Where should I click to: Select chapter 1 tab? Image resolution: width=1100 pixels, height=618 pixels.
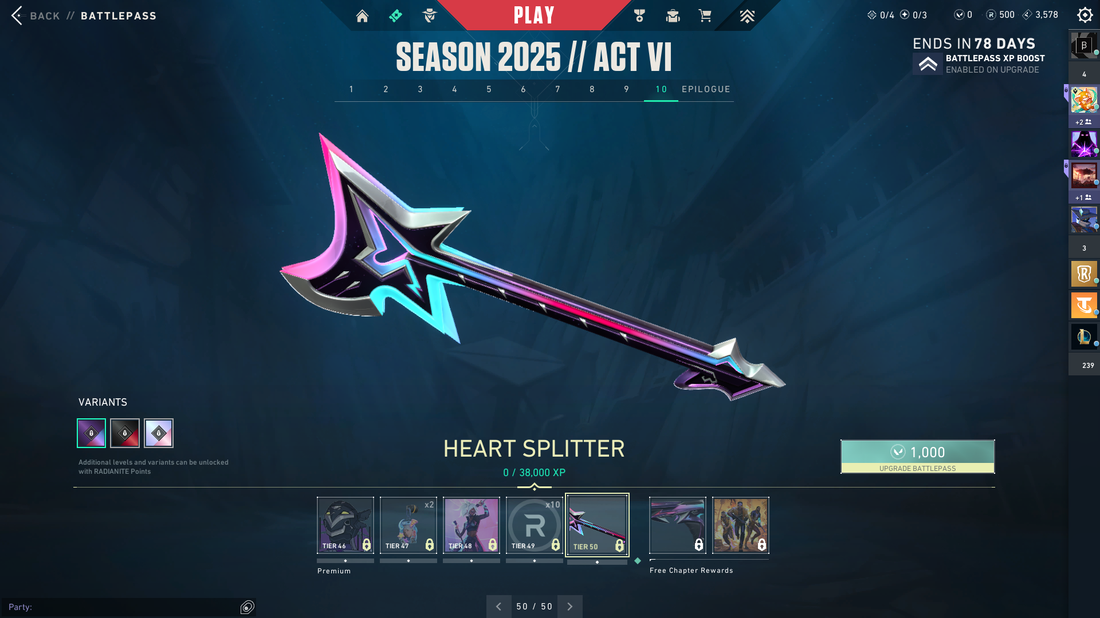pos(351,90)
